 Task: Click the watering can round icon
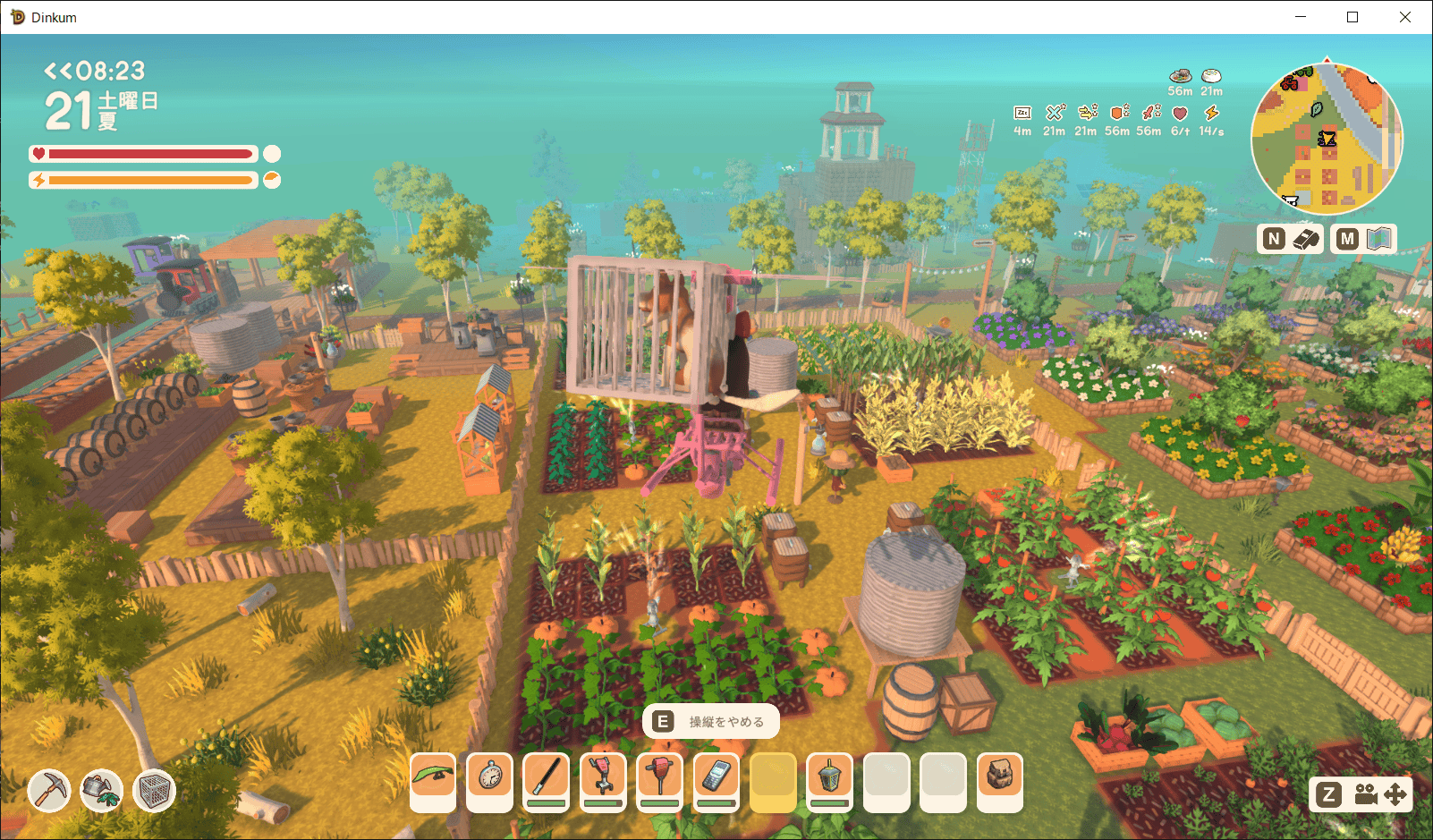click(x=102, y=790)
